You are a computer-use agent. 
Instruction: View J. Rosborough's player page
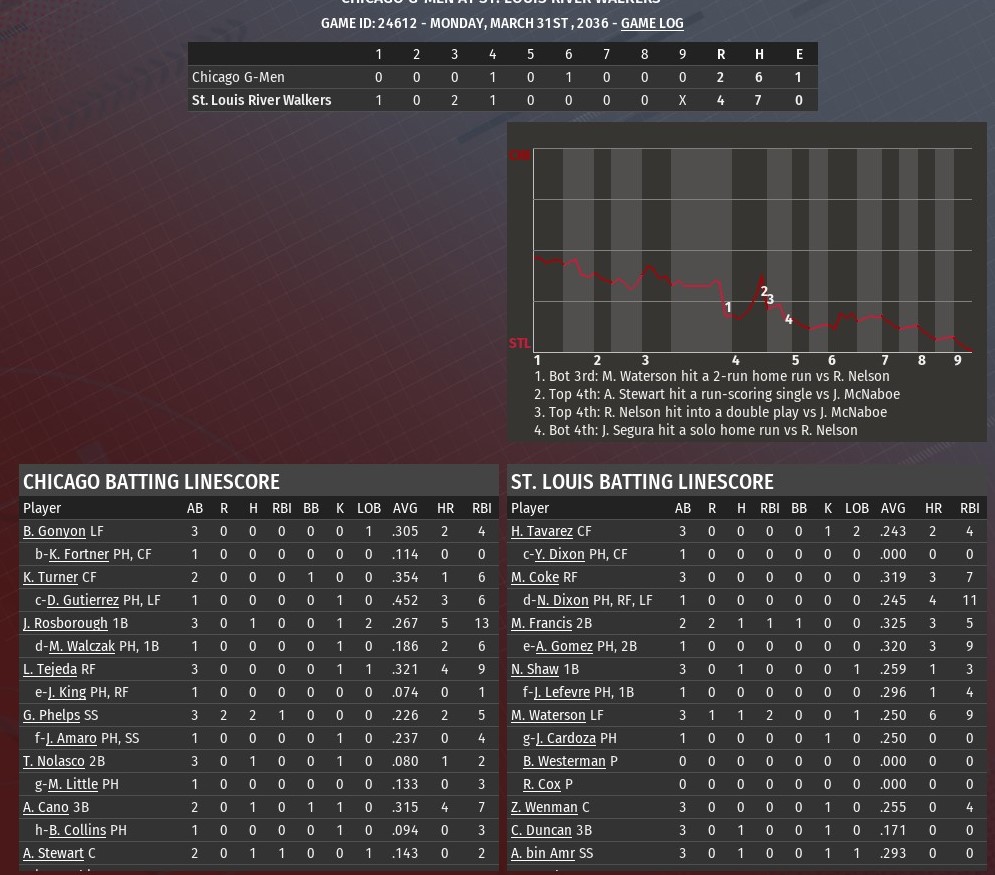tap(65, 623)
